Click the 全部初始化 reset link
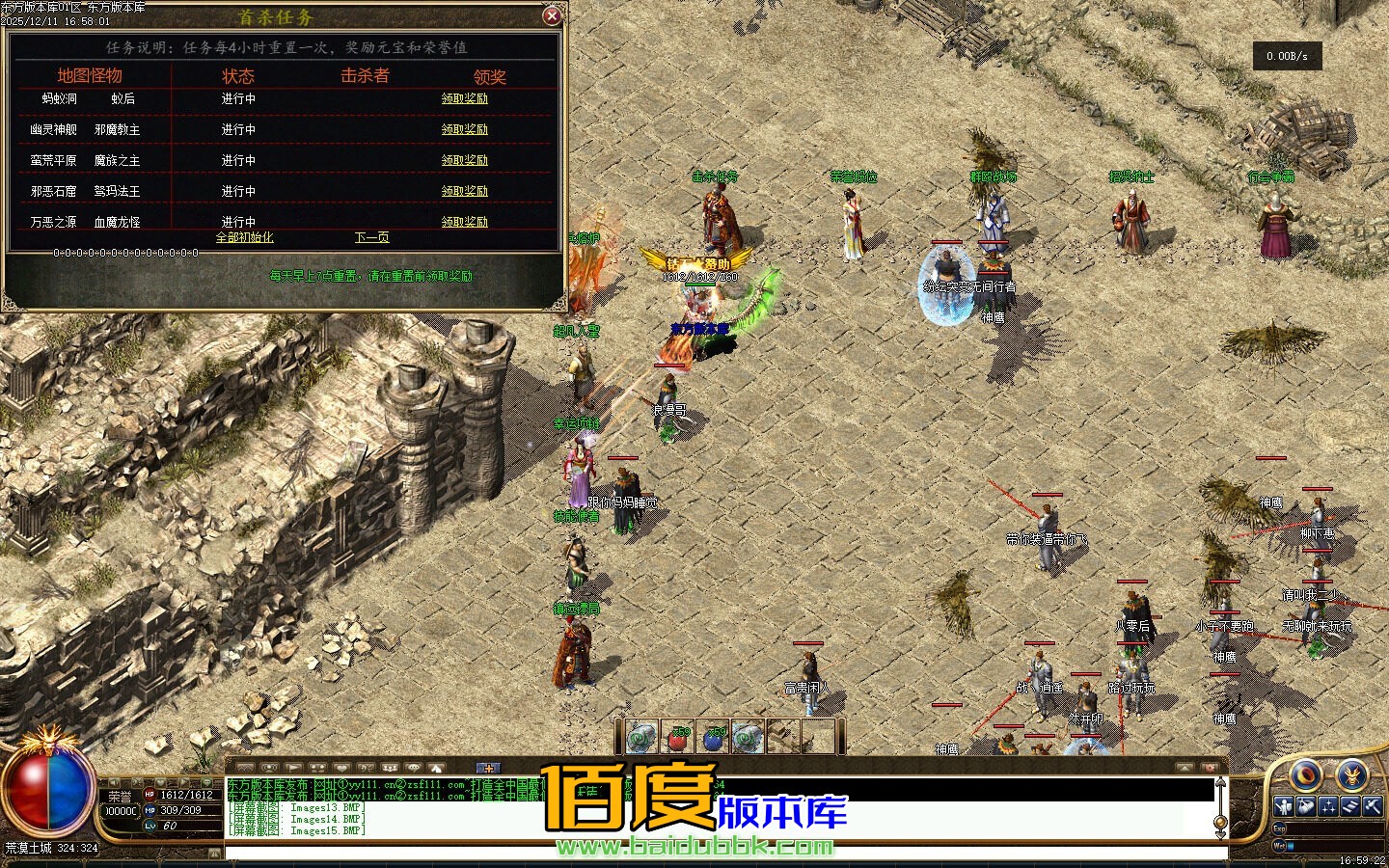The width and height of the screenshot is (1389, 868). (244, 237)
